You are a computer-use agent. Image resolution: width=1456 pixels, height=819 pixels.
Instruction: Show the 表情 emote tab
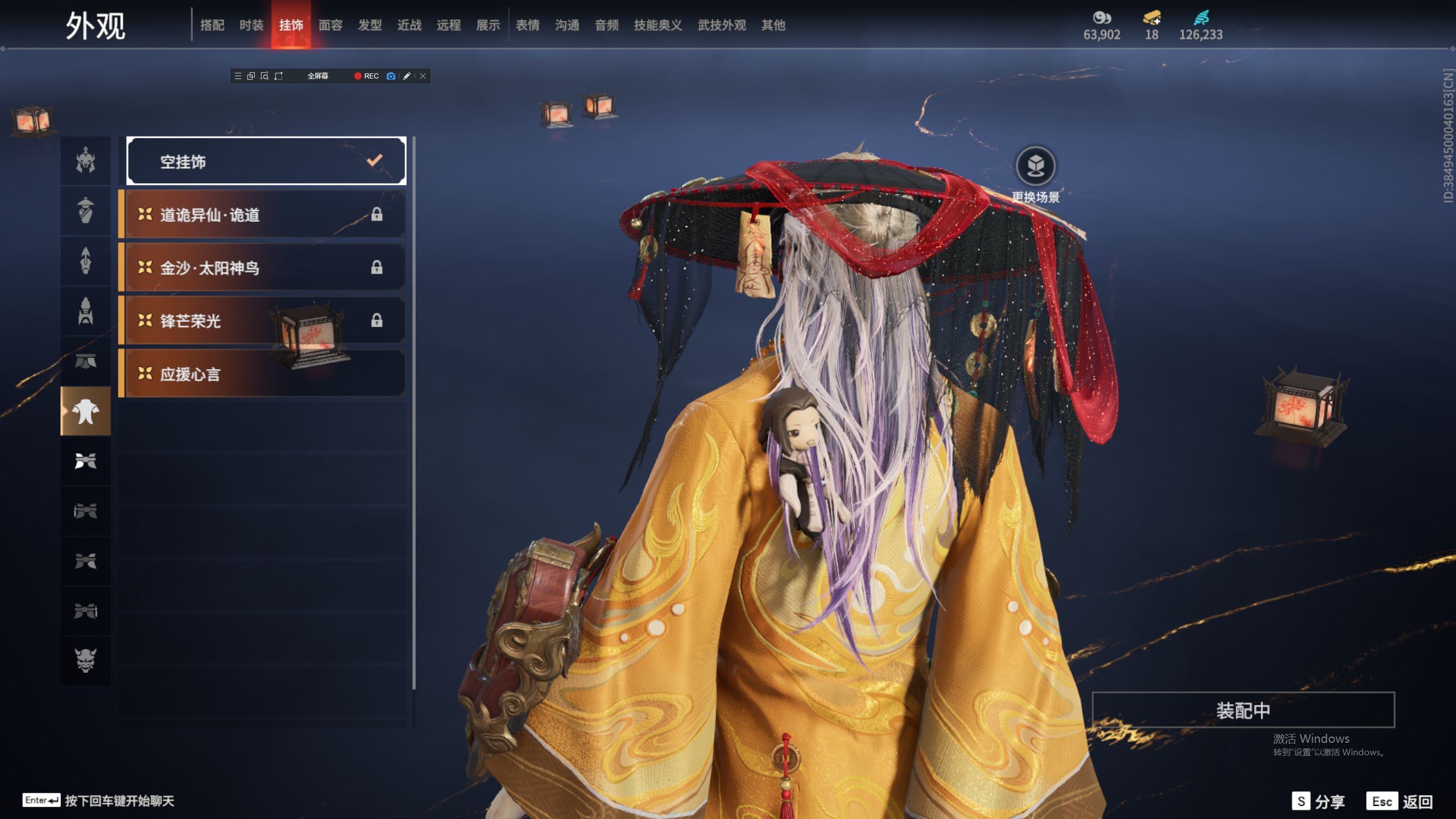coord(528,25)
